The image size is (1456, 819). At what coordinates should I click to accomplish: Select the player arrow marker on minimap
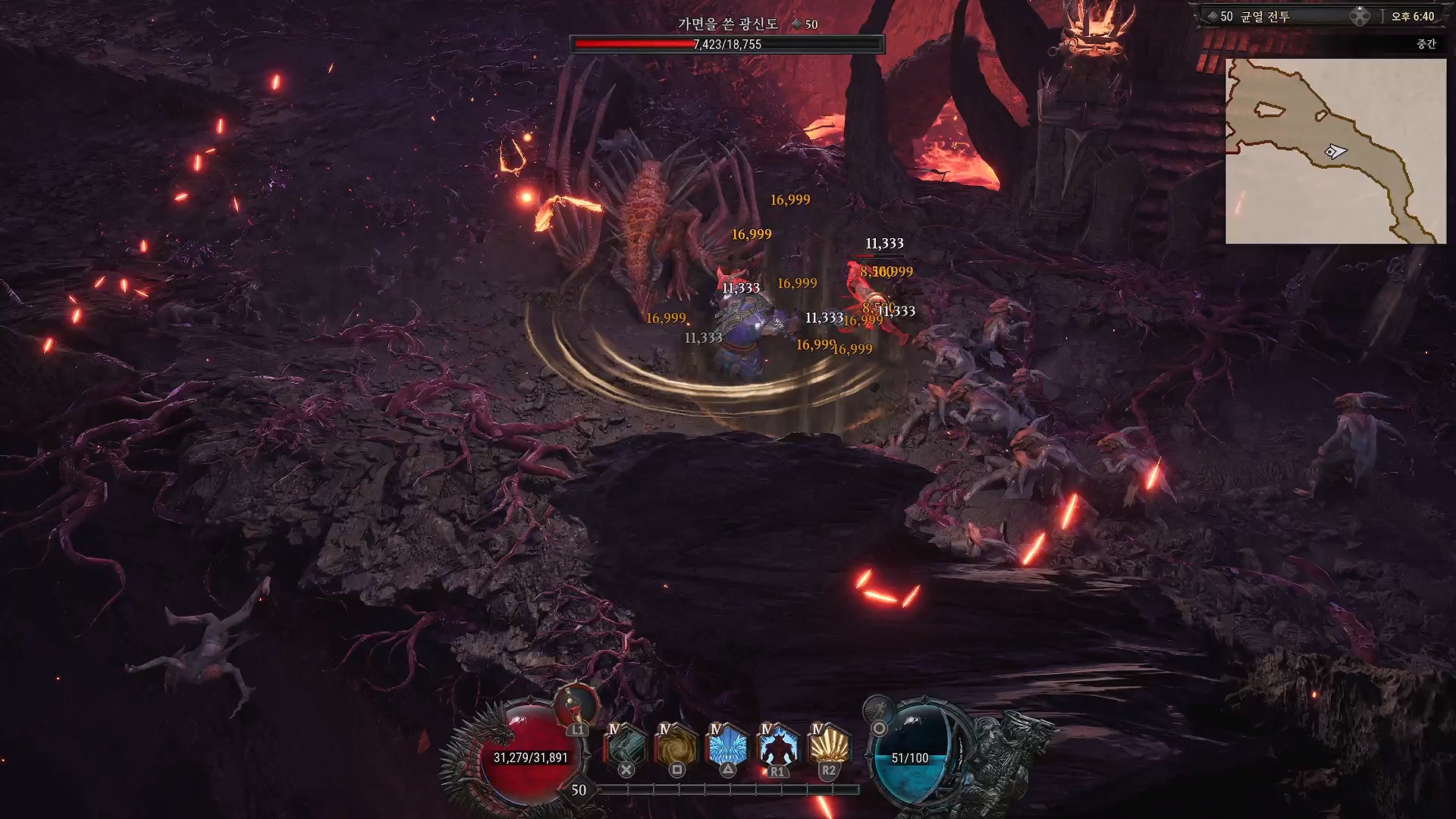click(1335, 152)
